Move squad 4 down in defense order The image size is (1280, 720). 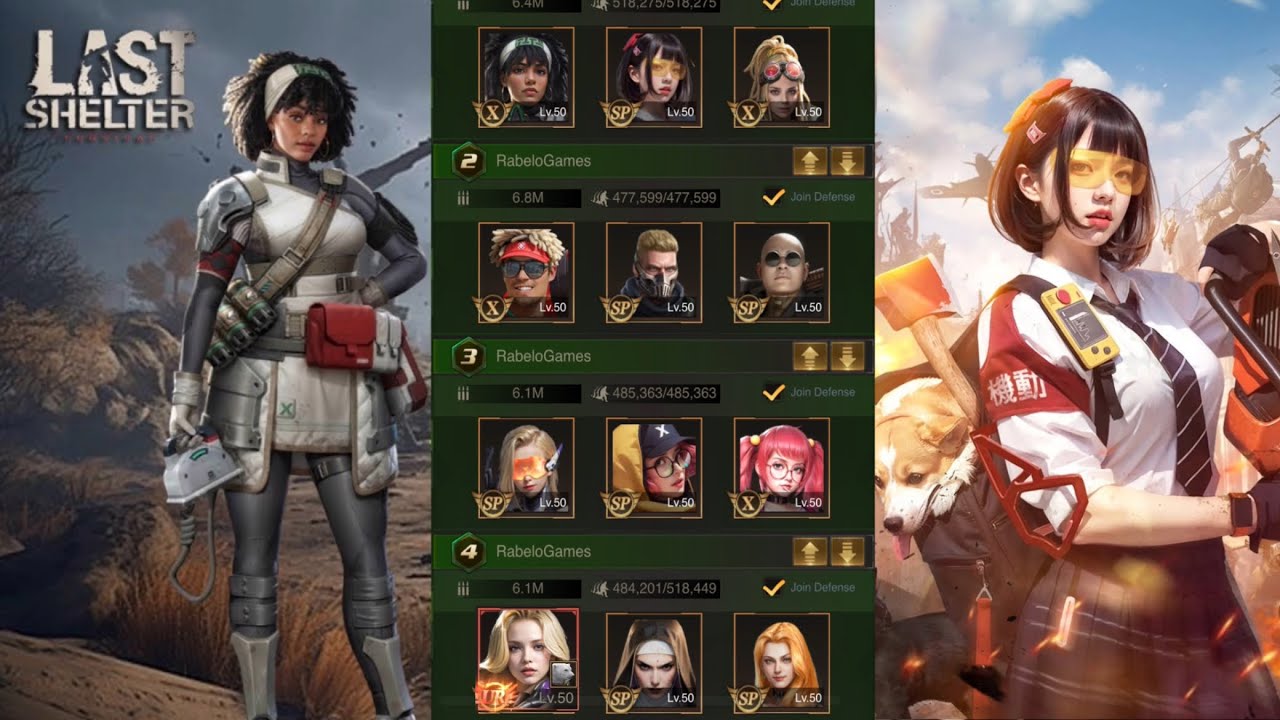tap(847, 551)
